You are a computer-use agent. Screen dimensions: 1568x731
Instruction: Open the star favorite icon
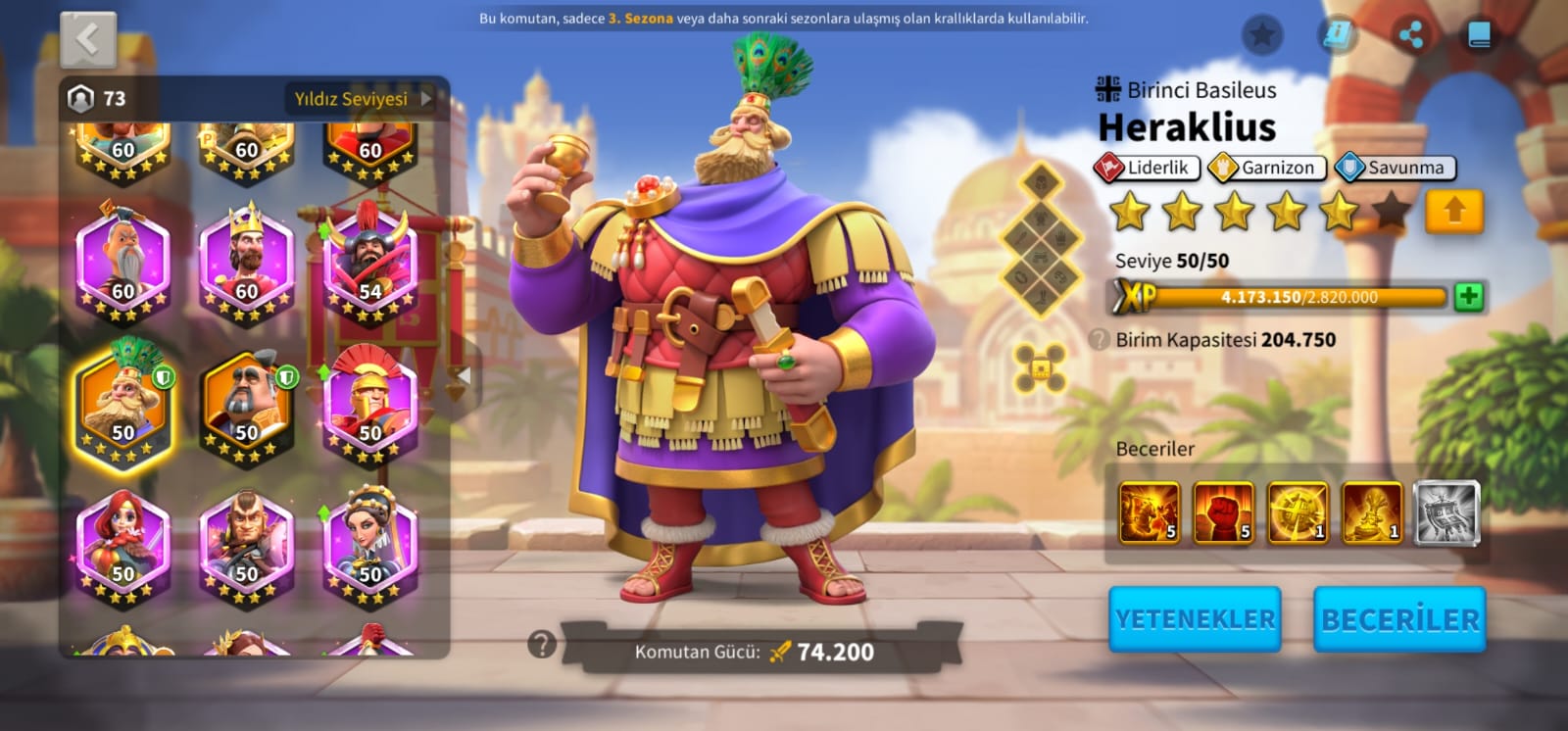pos(1262,36)
